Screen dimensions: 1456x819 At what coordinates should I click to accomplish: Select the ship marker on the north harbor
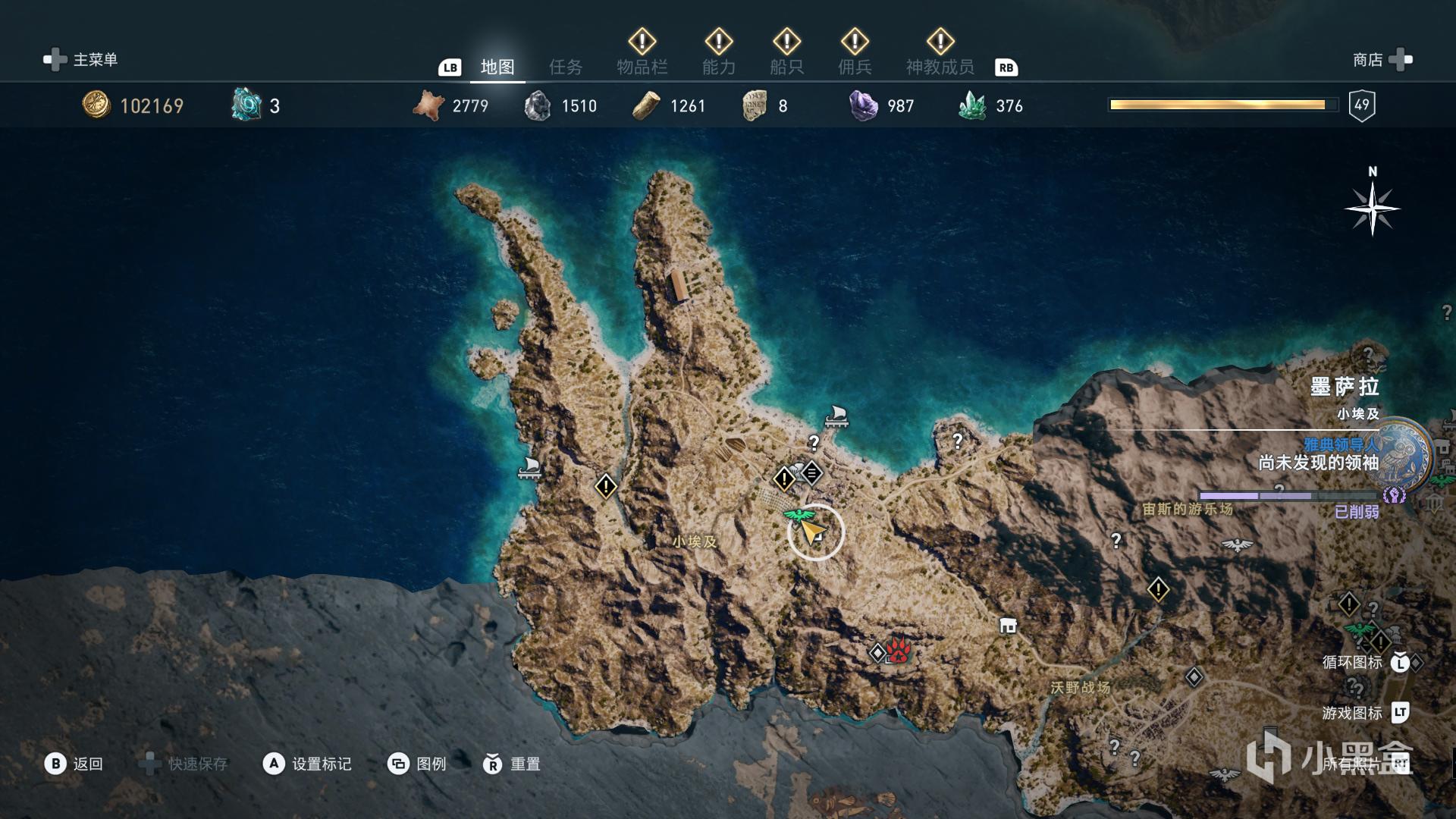[x=836, y=416]
